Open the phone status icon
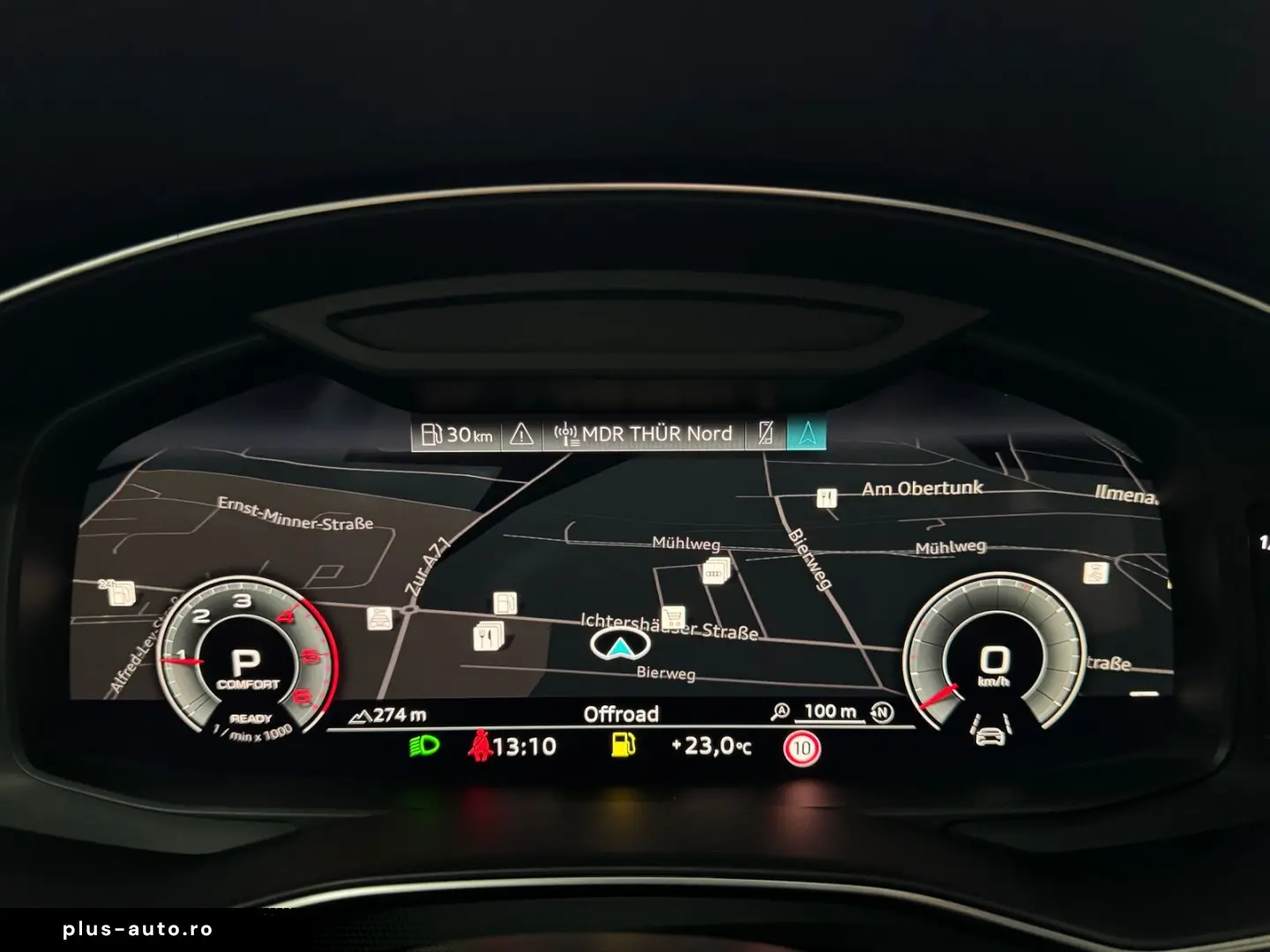Image resolution: width=1270 pixels, height=952 pixels. pos(766,433)
